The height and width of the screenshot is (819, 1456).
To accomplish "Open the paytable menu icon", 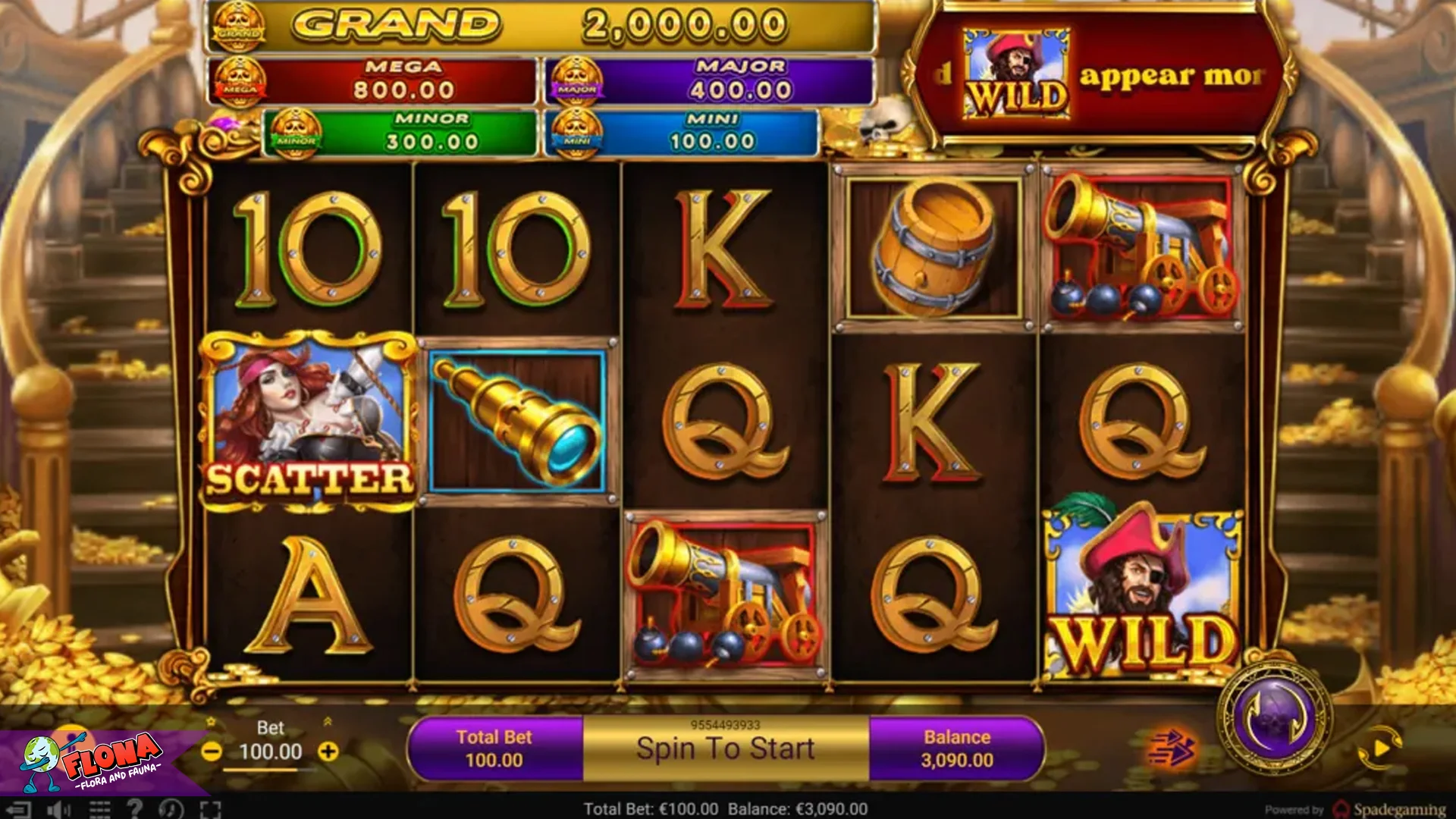I will pos(99,809).
